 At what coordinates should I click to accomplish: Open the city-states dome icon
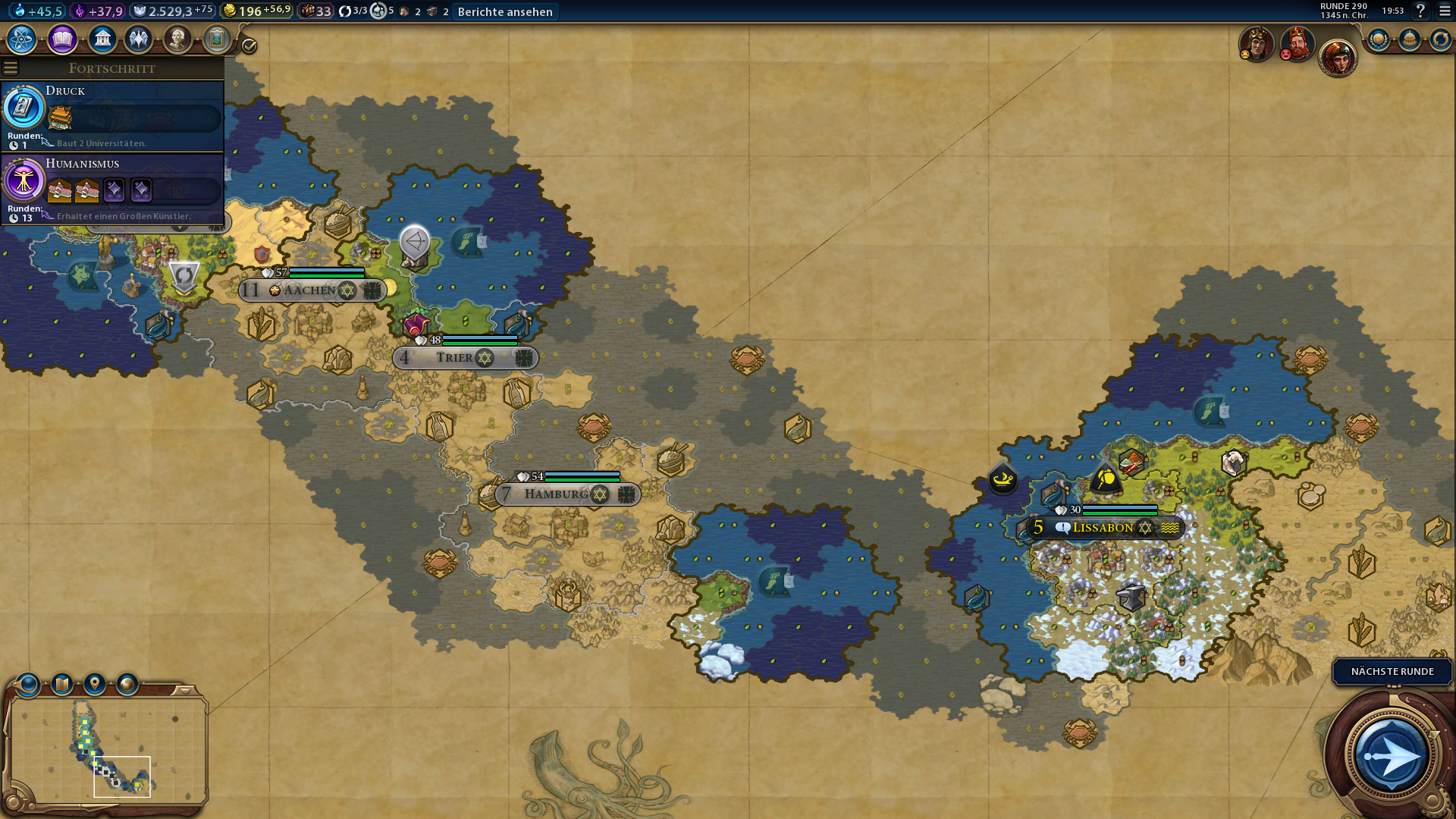(1410, 39)
